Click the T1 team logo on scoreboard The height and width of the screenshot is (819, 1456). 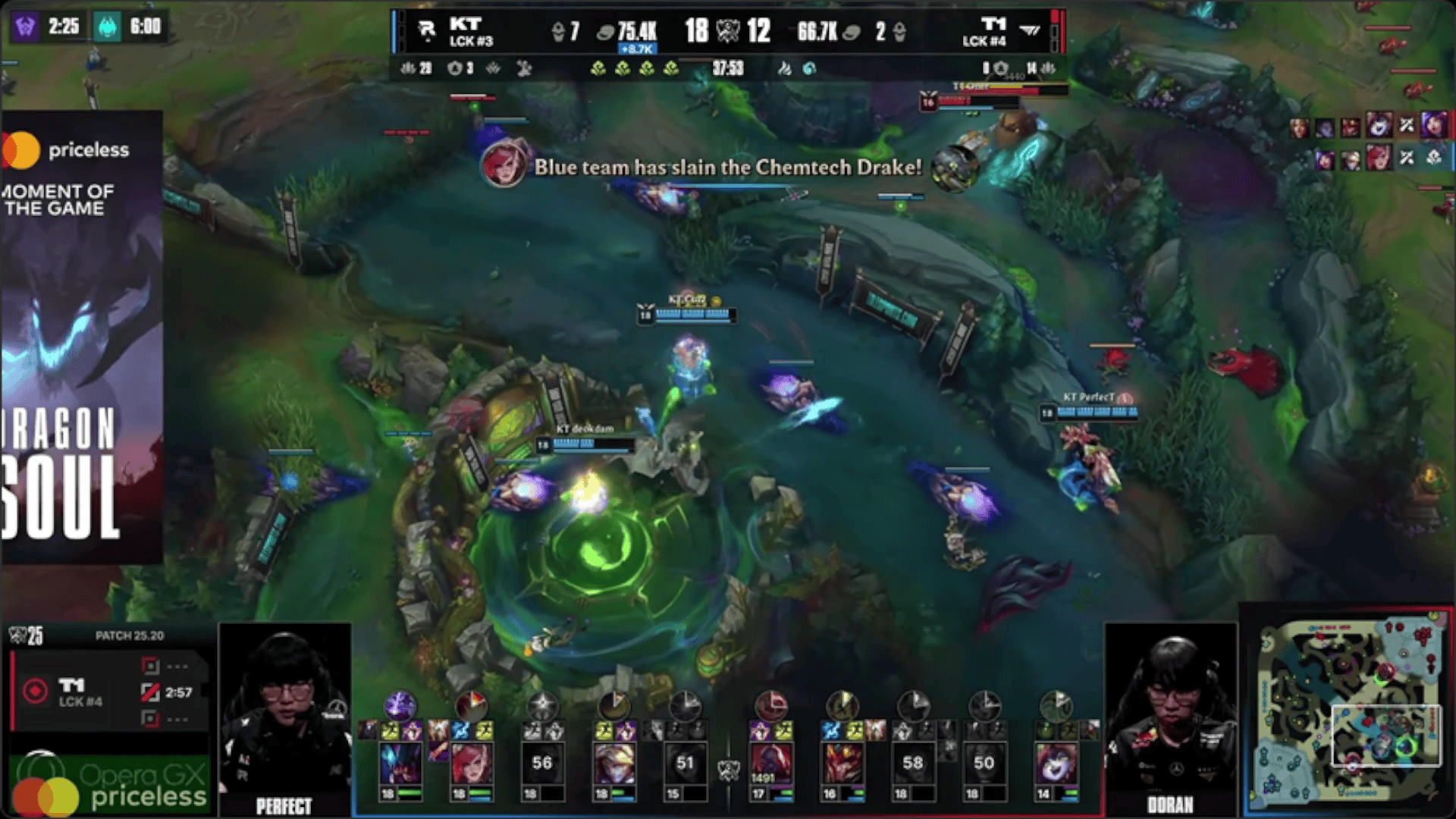pyautogui.click(x=1029, y=30)
